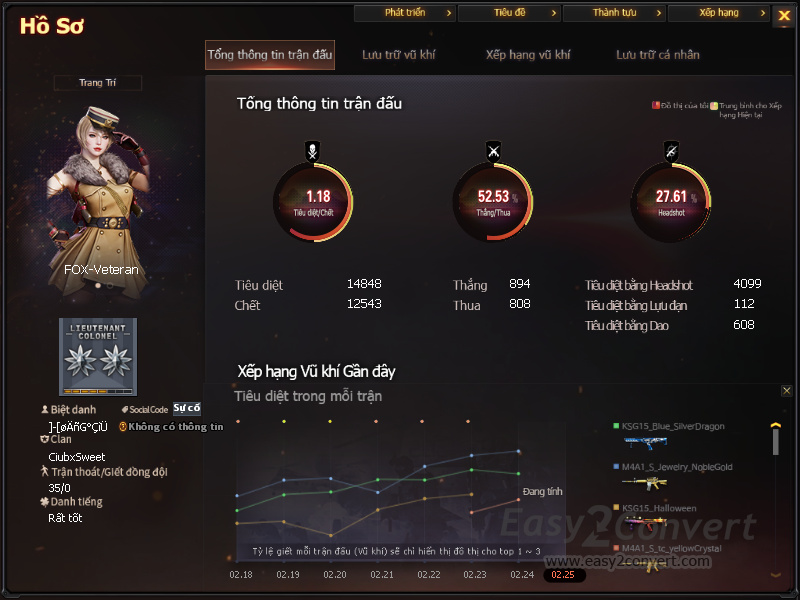This screenshot has height=600, width=800.
Task: Select the M4A1_S_tc_yellowCrystal weapon entry
Action: click(672, 548)
